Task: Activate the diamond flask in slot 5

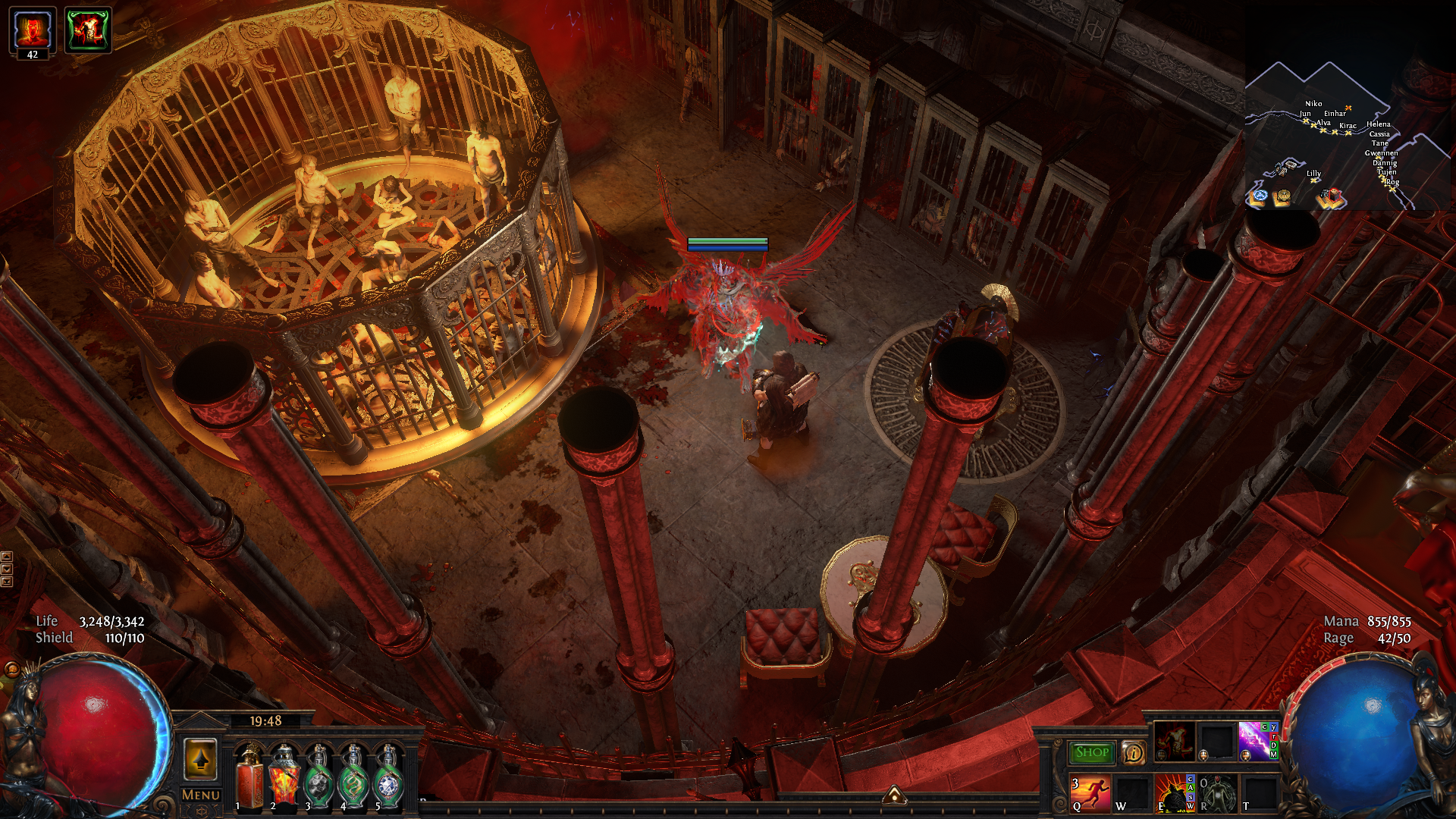Action: pyautogui.click(x=388, y=776)
